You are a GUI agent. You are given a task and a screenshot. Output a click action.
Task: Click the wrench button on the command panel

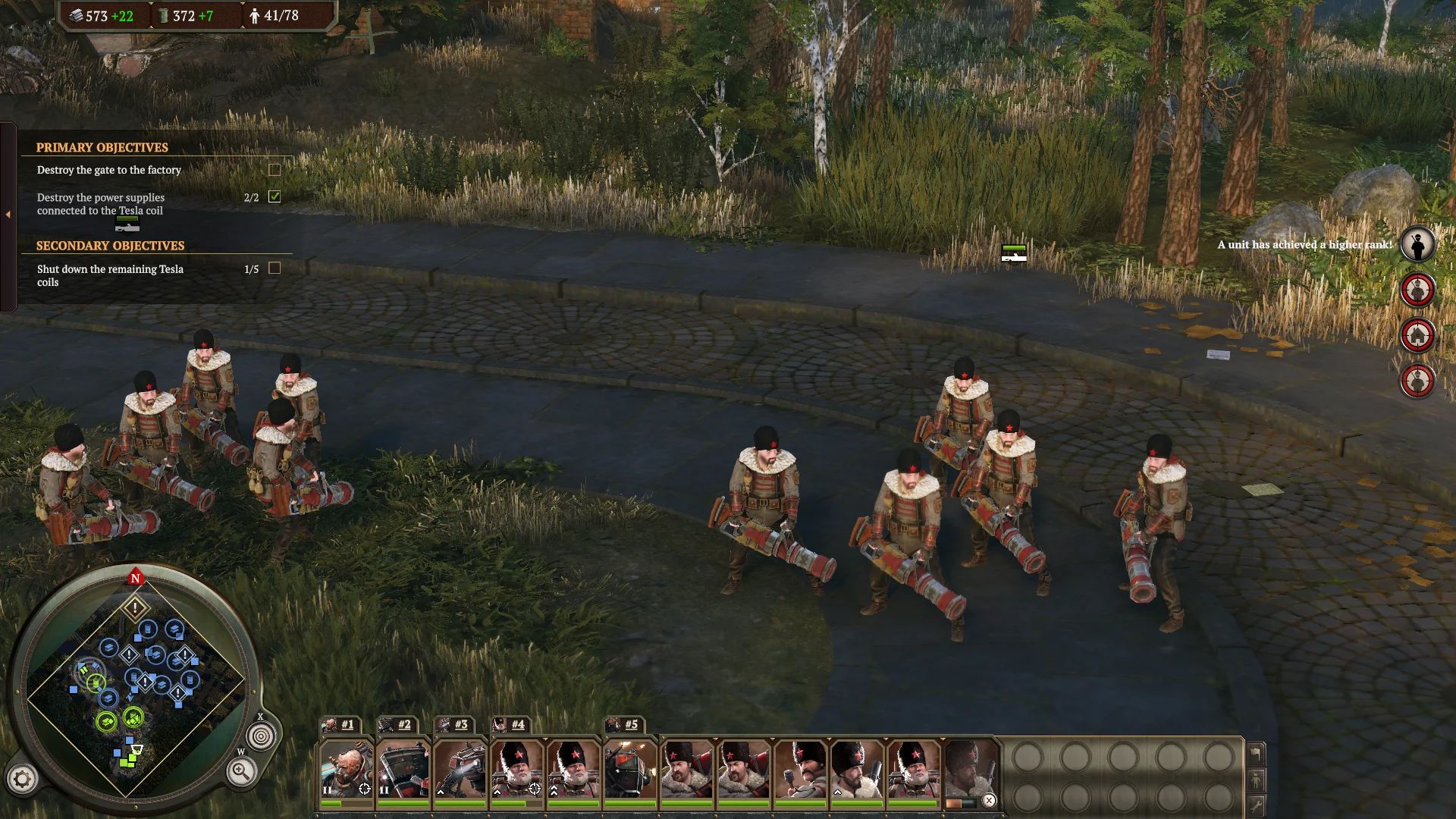point(1256,805)
